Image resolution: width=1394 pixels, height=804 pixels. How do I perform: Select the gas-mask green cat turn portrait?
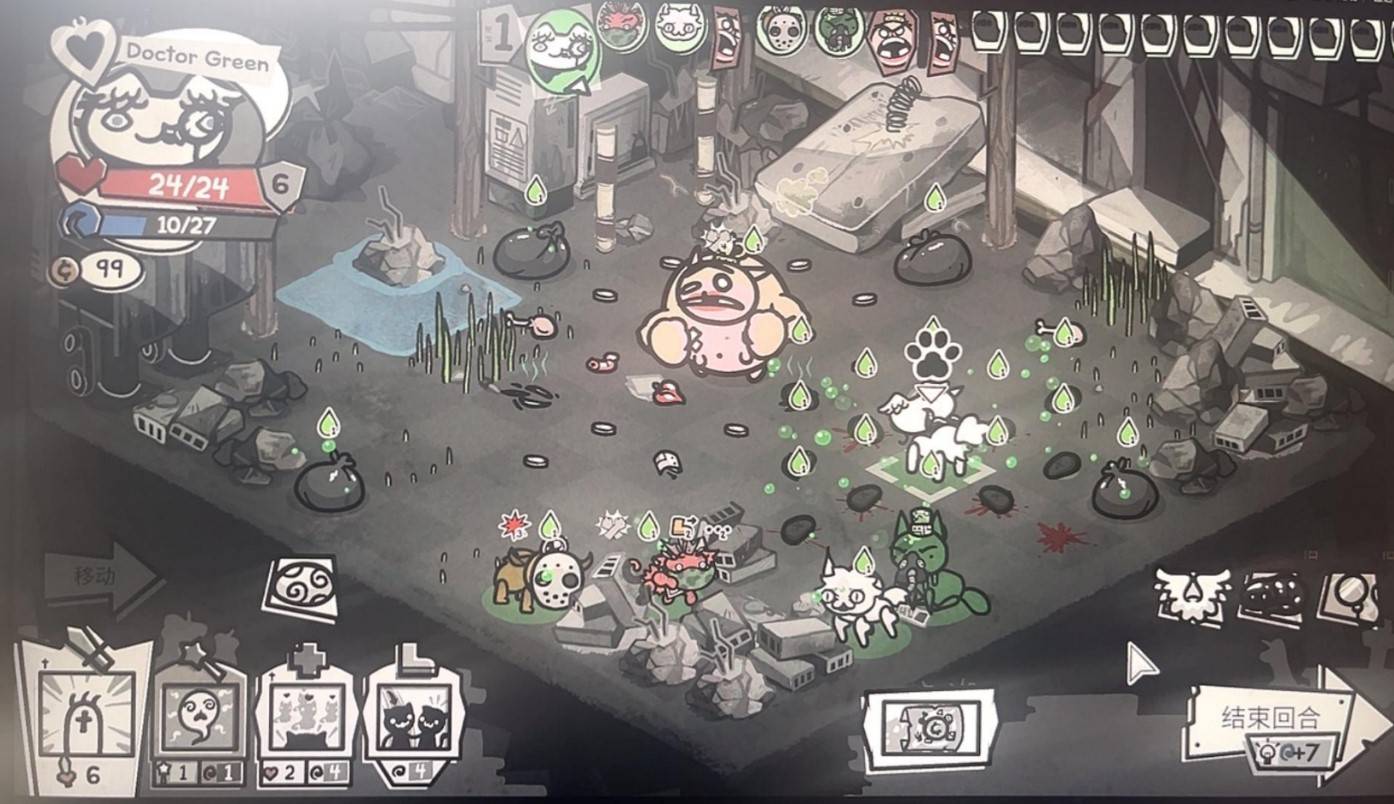[839, 30]
